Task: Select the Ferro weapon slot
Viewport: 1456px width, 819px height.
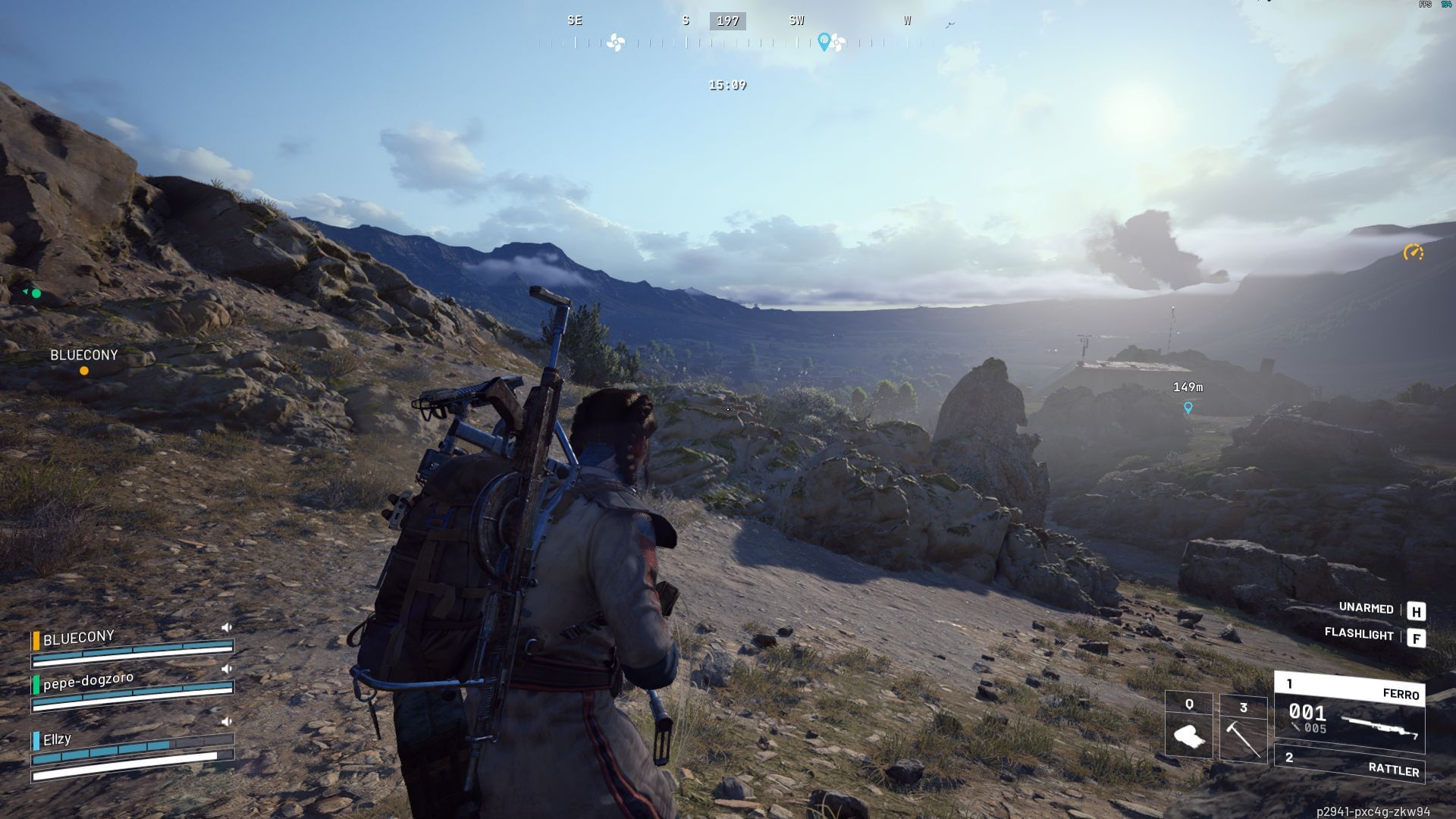Action: tap(1350, 713)
